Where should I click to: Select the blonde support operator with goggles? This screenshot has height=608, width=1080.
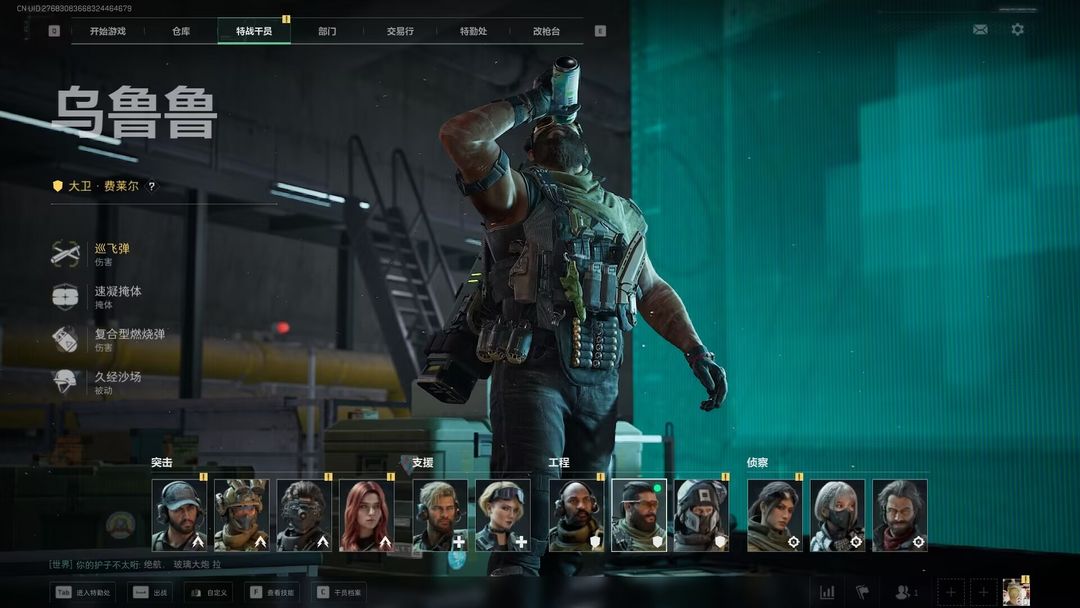[502, 515]
